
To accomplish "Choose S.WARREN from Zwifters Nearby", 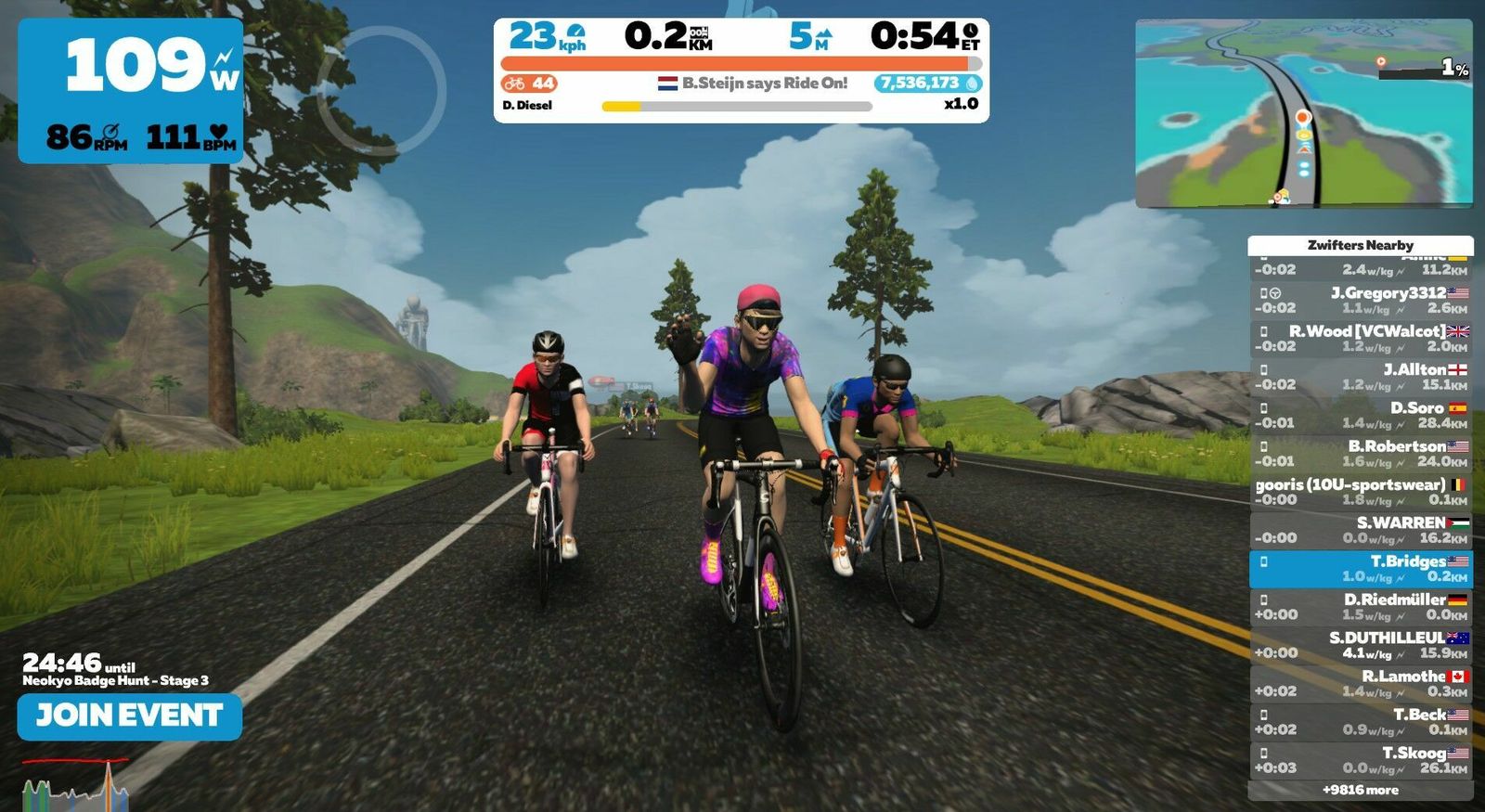I will (x=1360, y=530).
